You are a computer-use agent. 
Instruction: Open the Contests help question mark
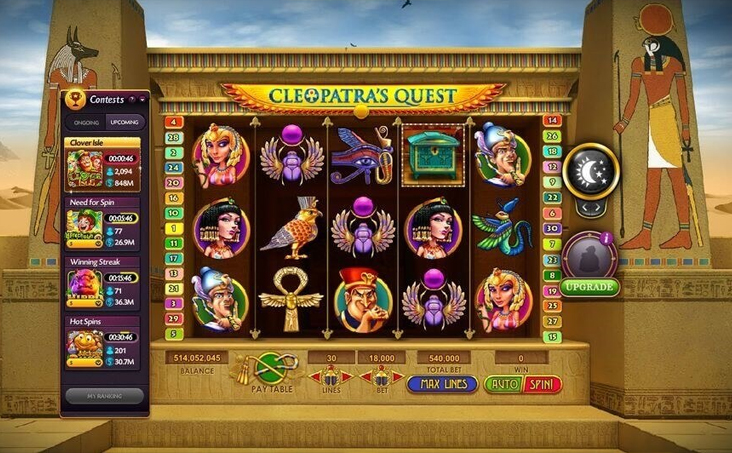pos(132,99)
